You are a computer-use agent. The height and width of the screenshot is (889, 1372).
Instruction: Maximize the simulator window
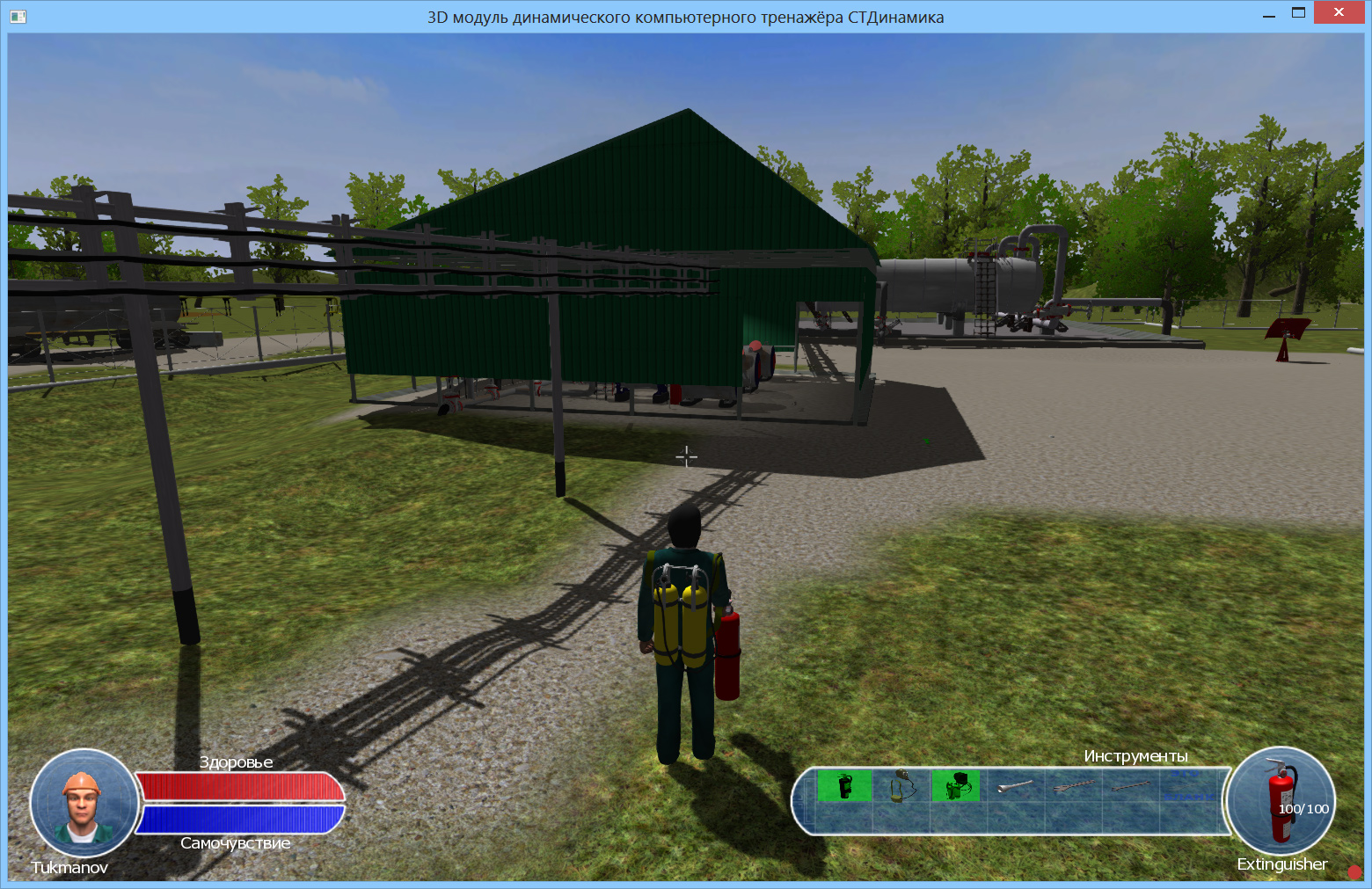[x=1298, y=13]
